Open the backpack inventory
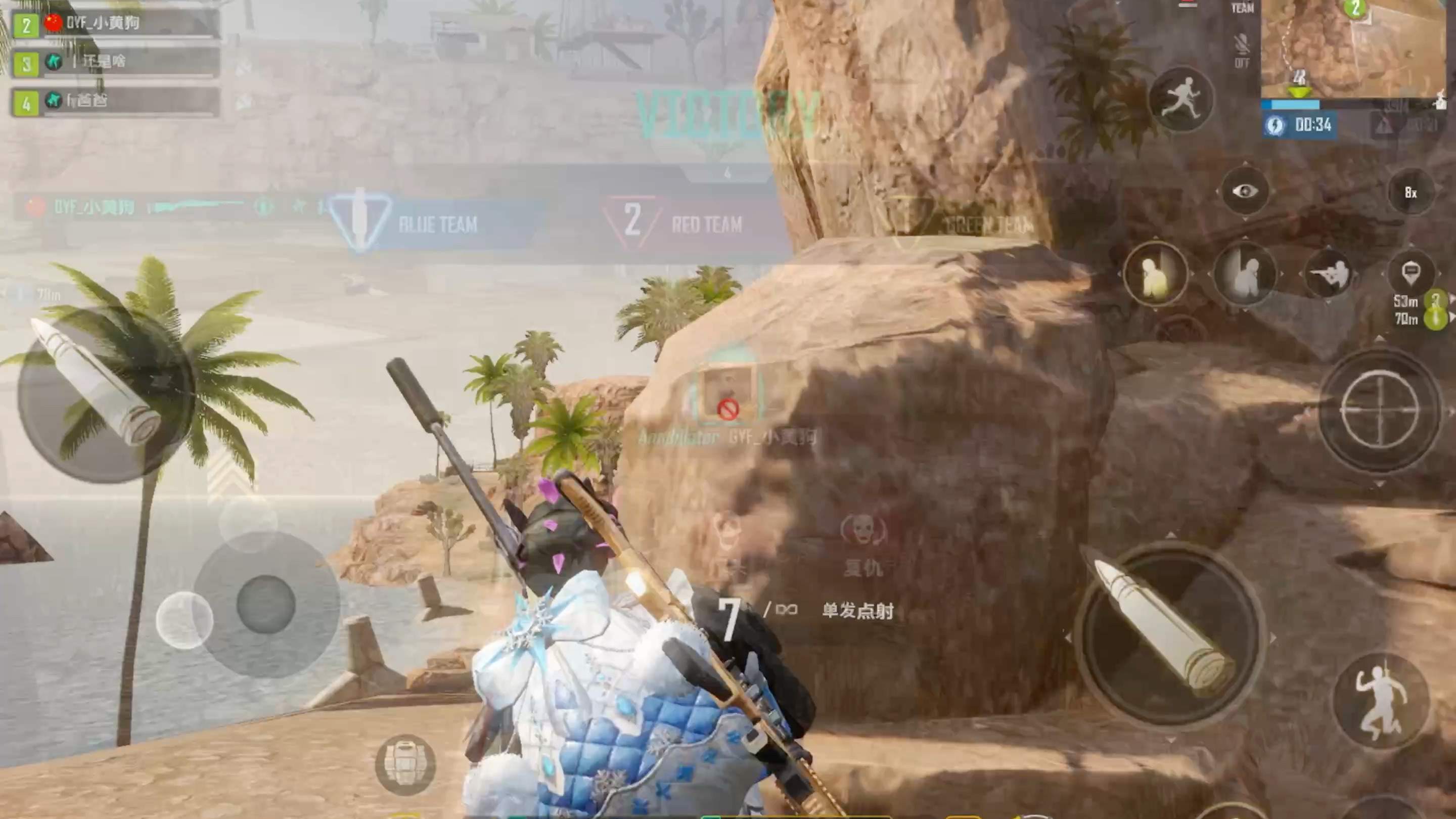This screenshot has width=1456, height=819. 405,764
